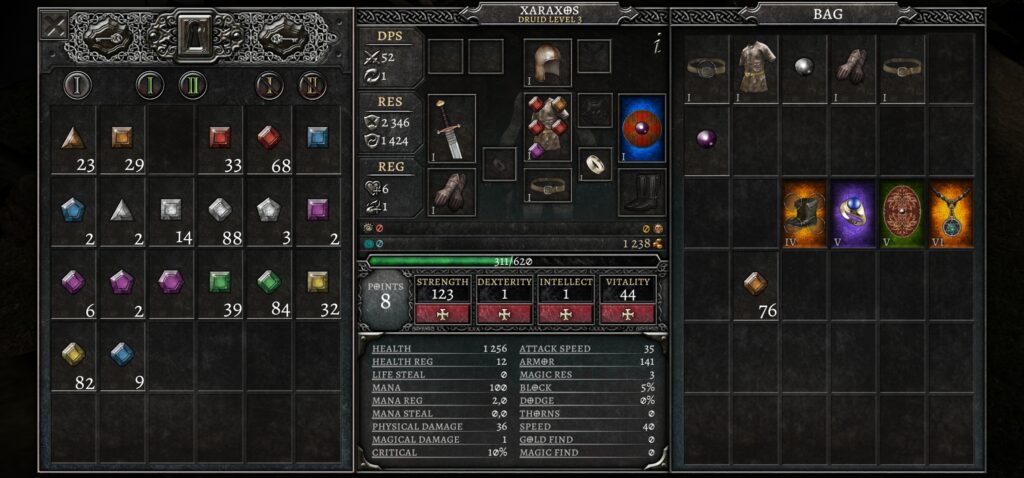
Task: Select the equipped sword slot
Action: point(451,128)
